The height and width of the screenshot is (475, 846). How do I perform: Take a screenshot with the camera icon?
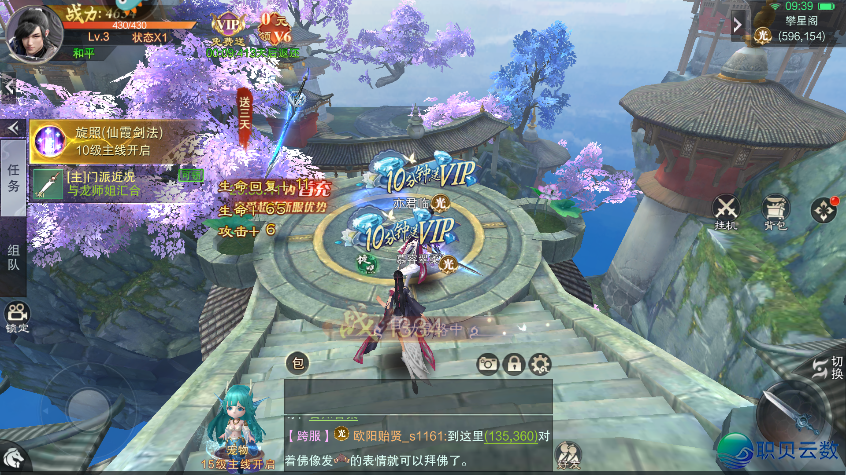[x=488, y=364]
